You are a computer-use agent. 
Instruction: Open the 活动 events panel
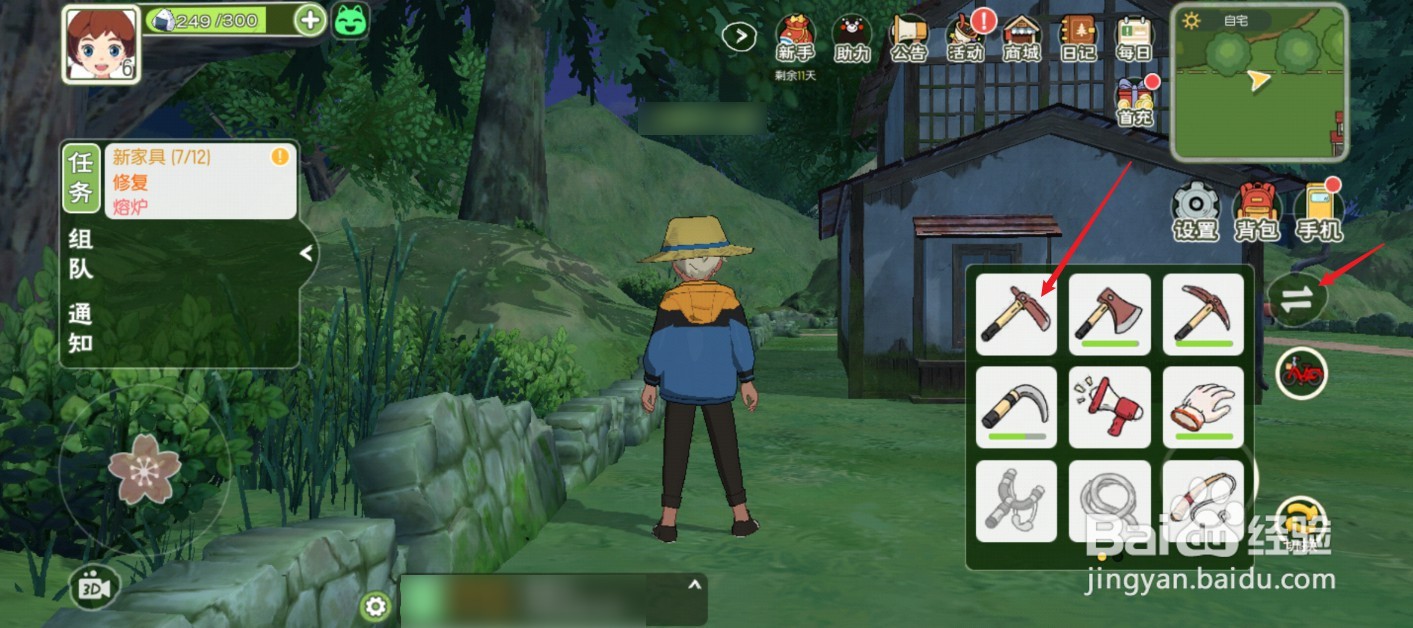click(966, 40)
